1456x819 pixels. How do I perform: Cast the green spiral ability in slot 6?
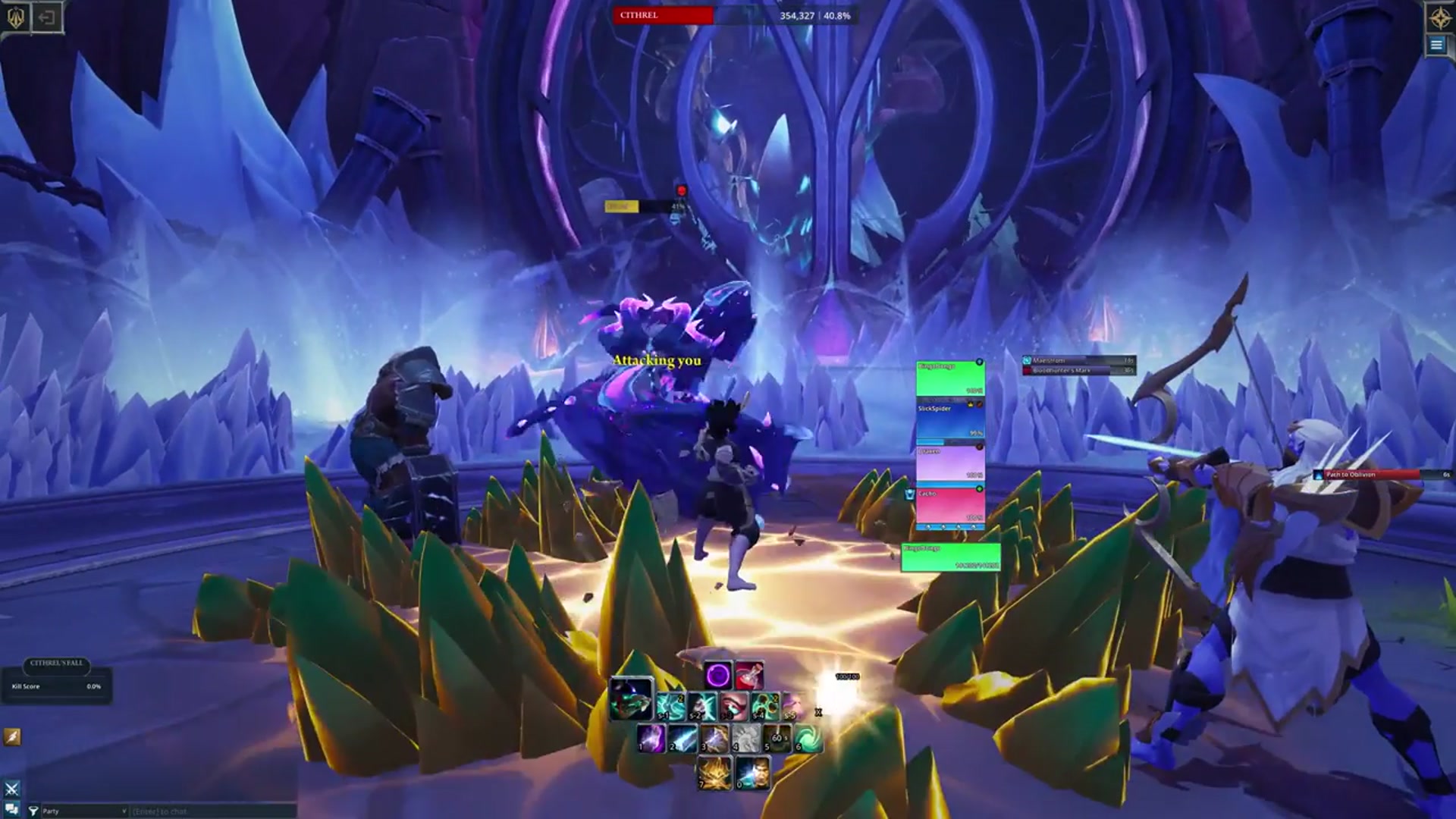[x=808, y=738]
